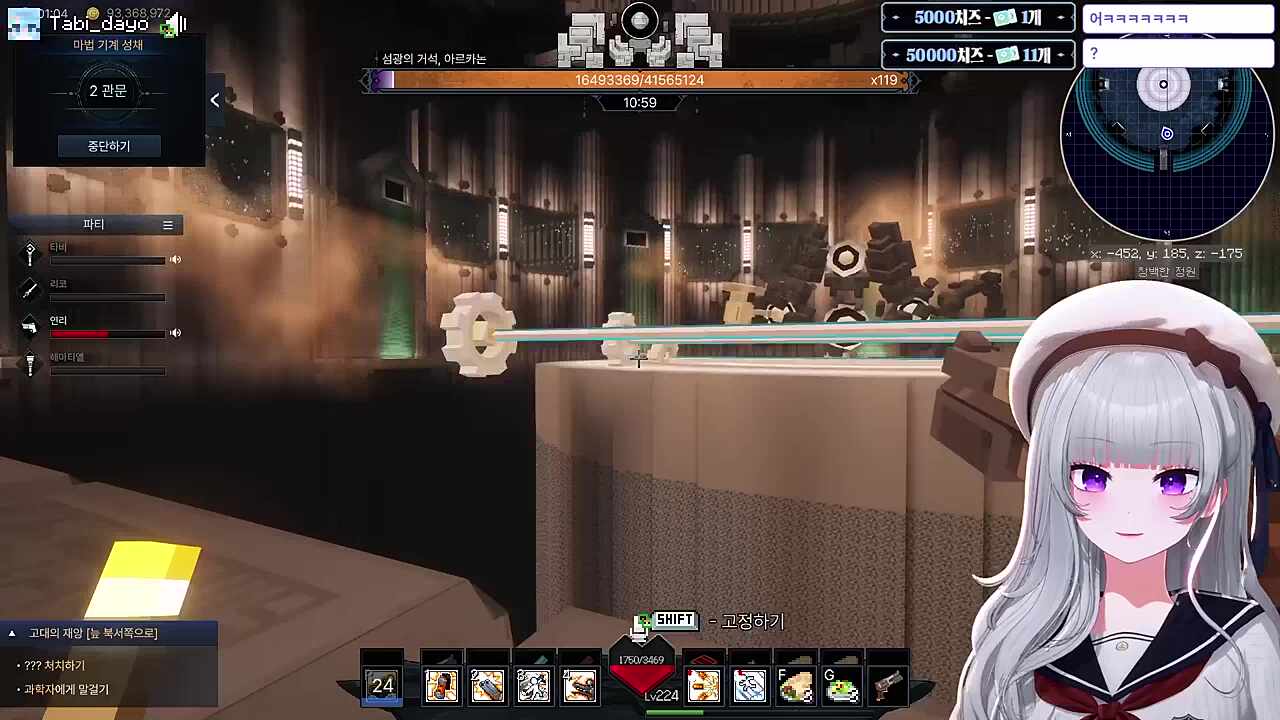Open the 파티 panel menu icon
The height and width of the screenshot is (720, 1280).
[x=168, y=225]
